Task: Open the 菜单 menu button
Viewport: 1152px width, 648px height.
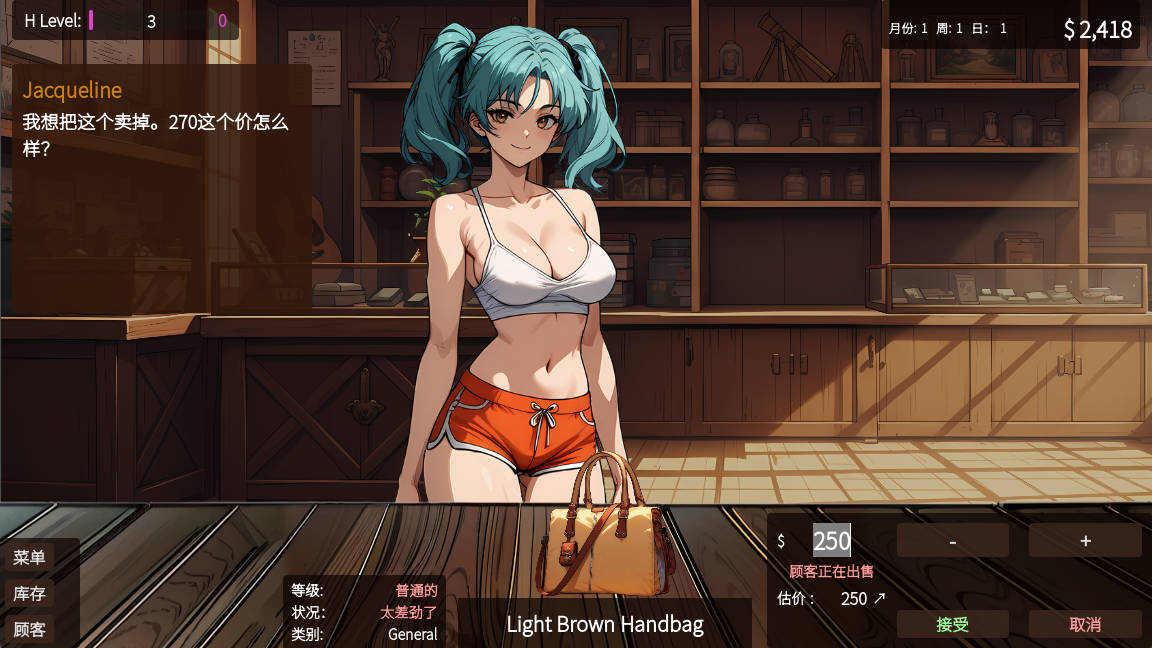Action: [x=30, y=557]
